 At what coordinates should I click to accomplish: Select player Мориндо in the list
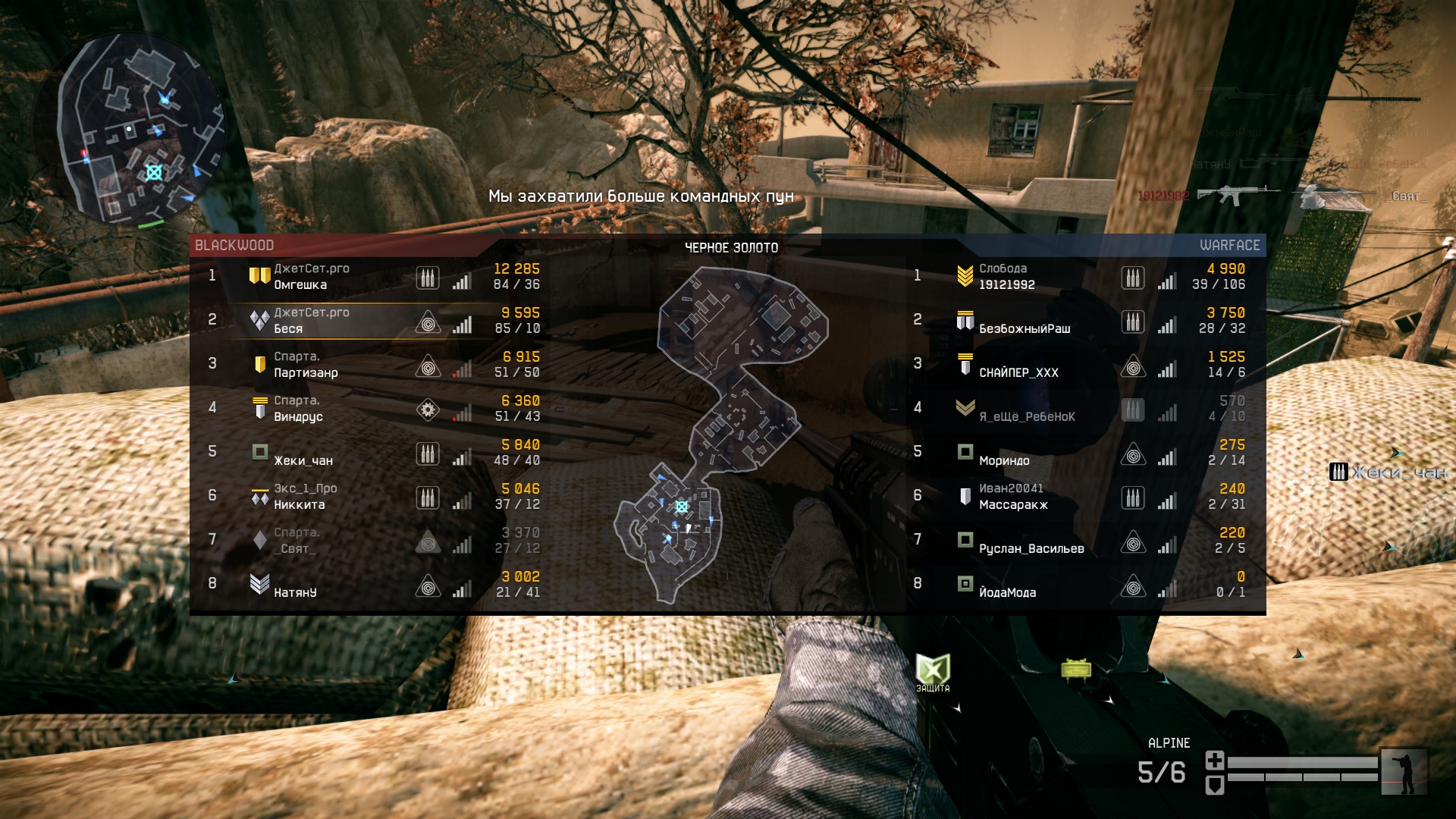tap(1004, 460)
